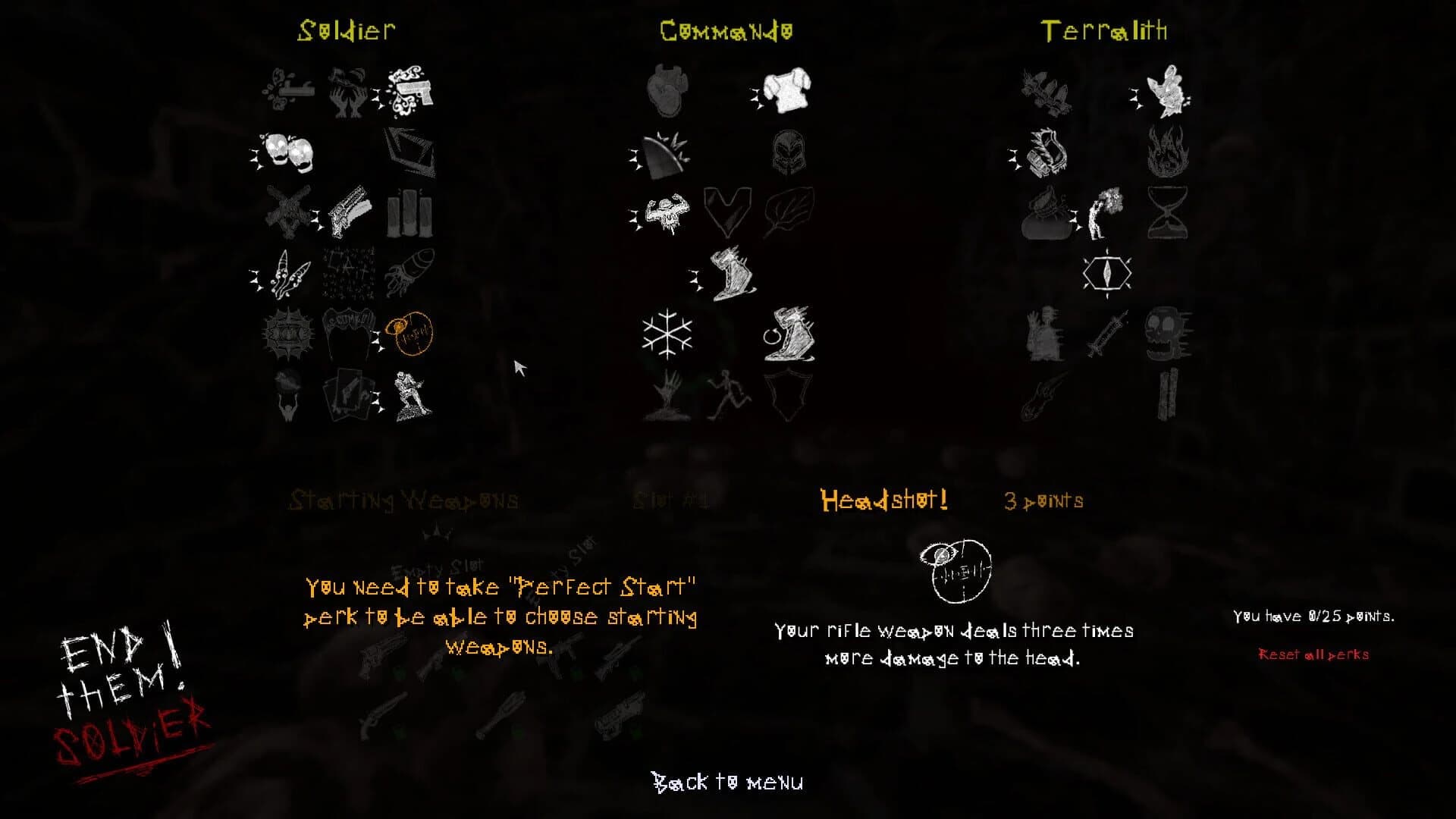Select the flame perk under Terralith
Screen dimensions: 1456x819
1166,150
